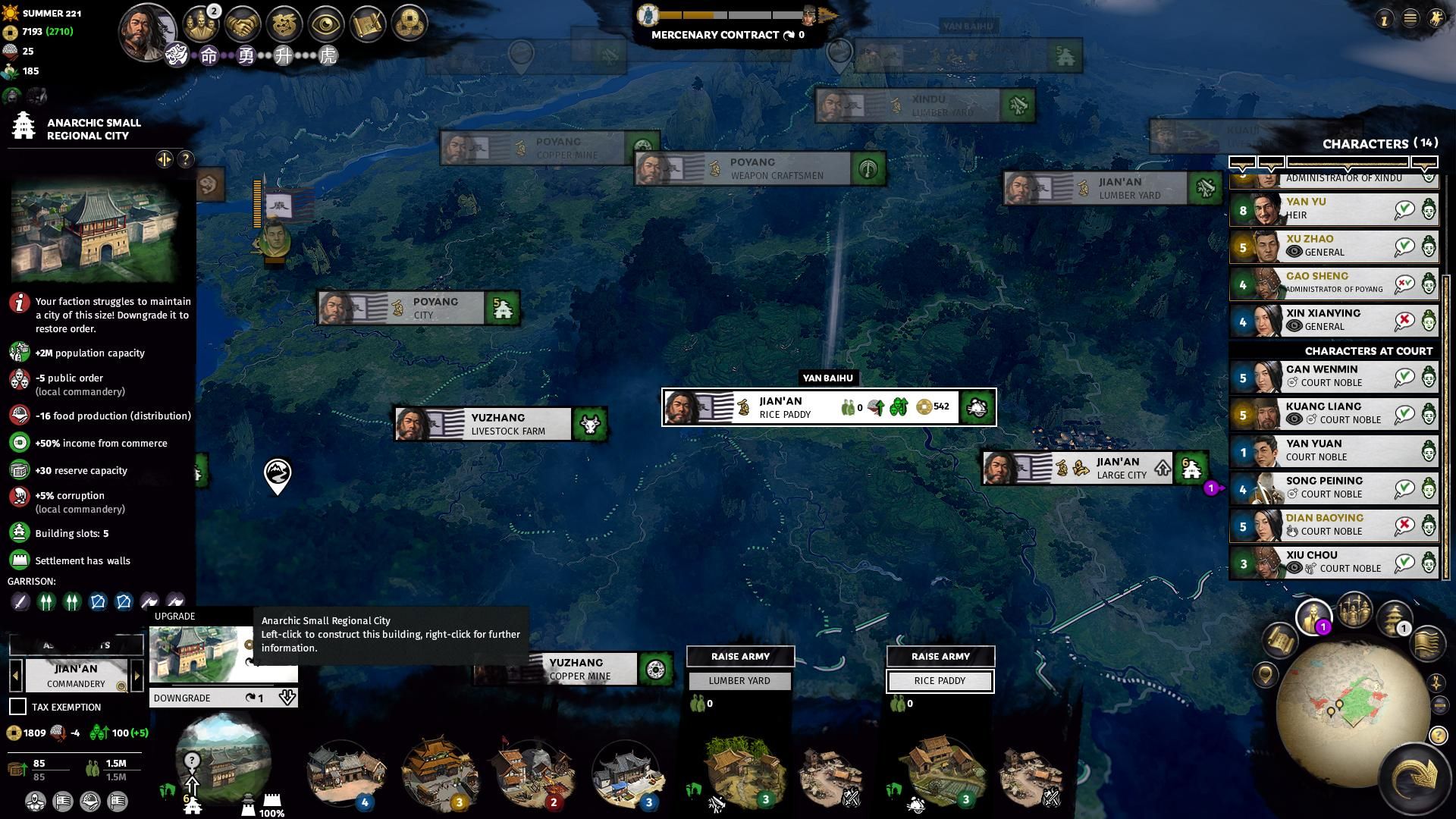The height and width of the screenshot is (819, 1456).
Task: Raise army at the Rice Paddy
Action: point(940,657)
